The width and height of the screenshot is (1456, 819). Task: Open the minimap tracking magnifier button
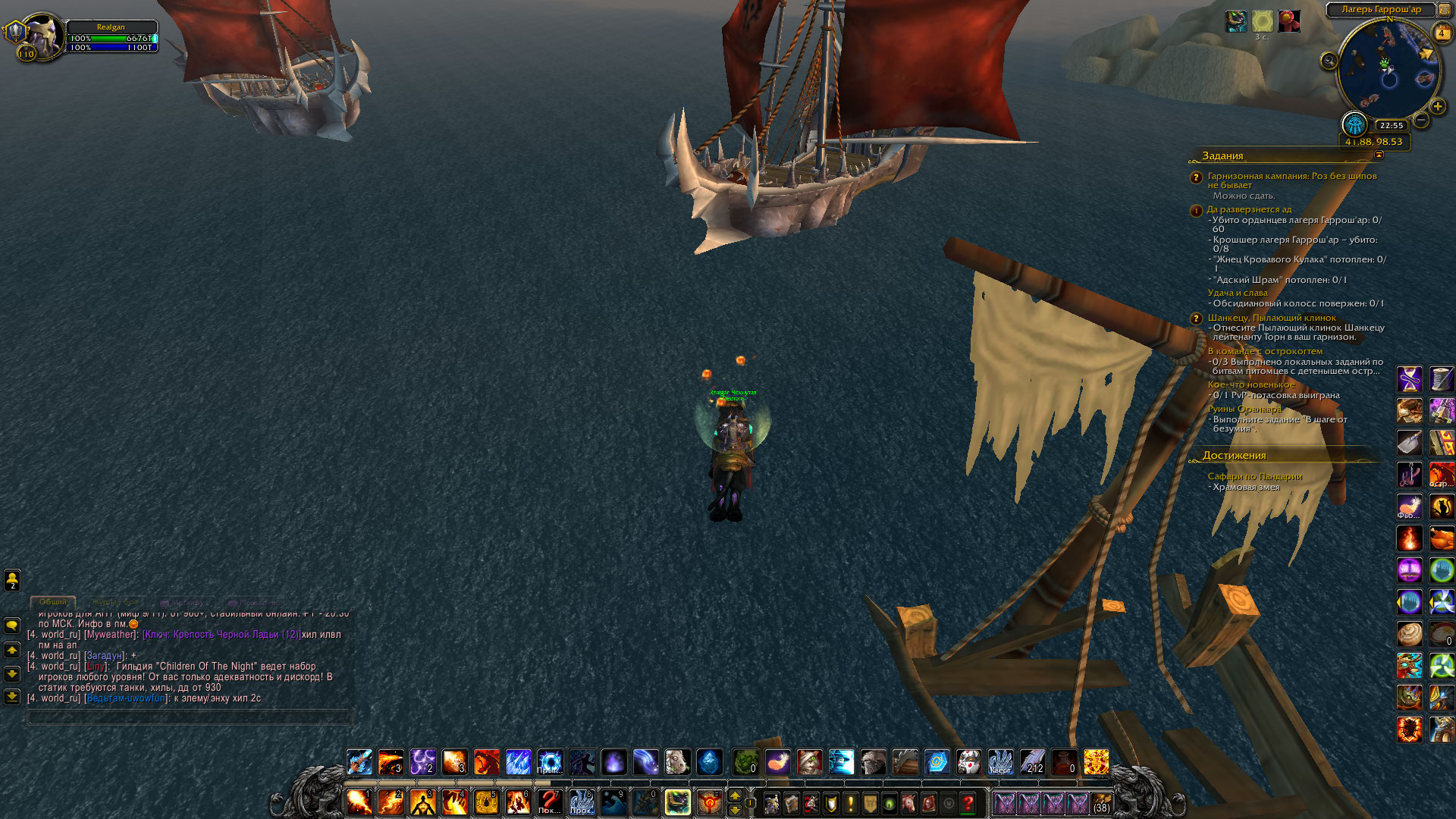click(x=1329, y=61)
